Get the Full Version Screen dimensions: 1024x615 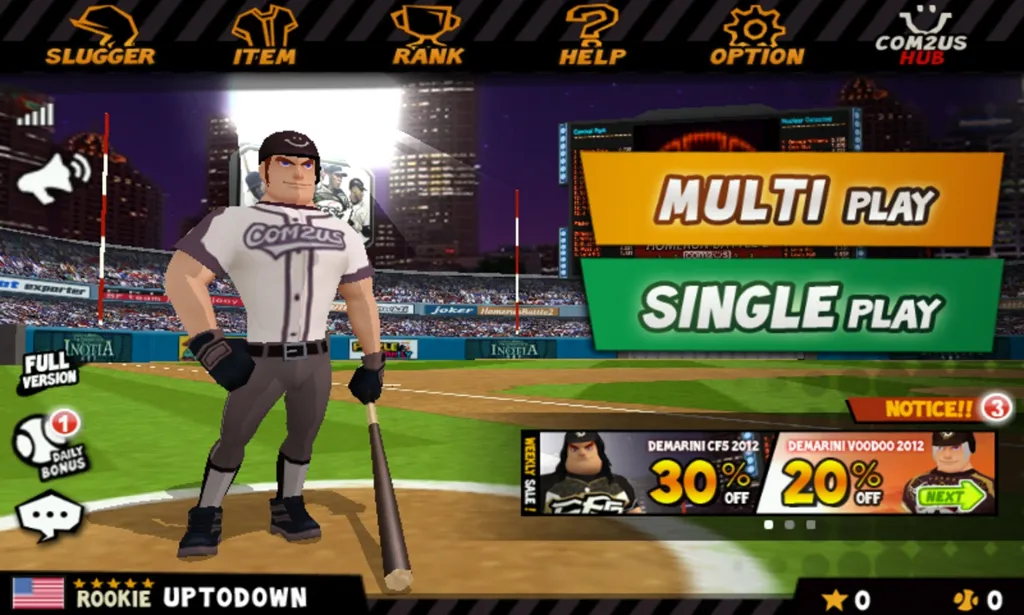point(47,372)
